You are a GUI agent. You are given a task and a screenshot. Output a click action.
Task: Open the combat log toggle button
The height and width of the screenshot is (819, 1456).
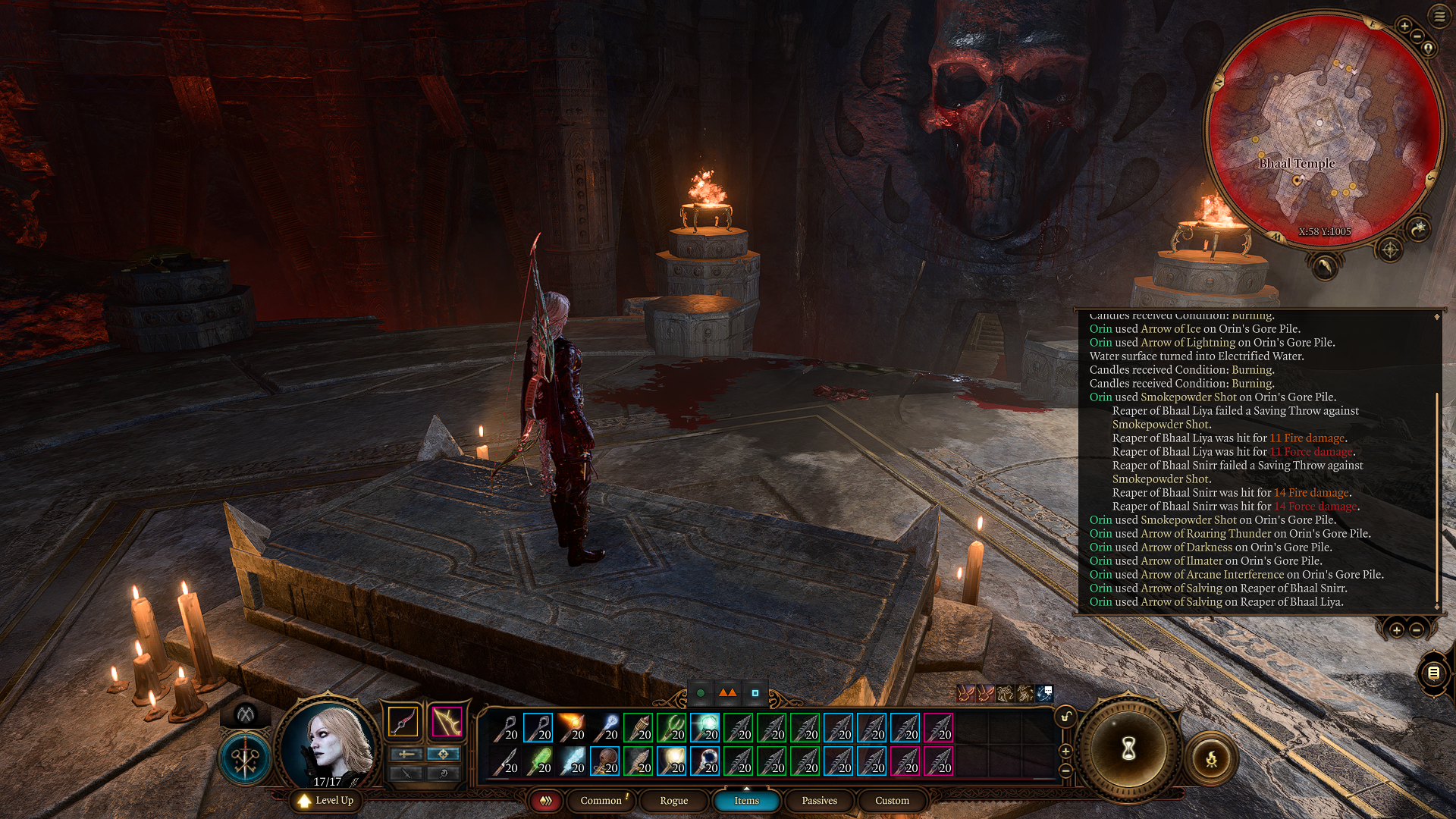[1433, 673]
